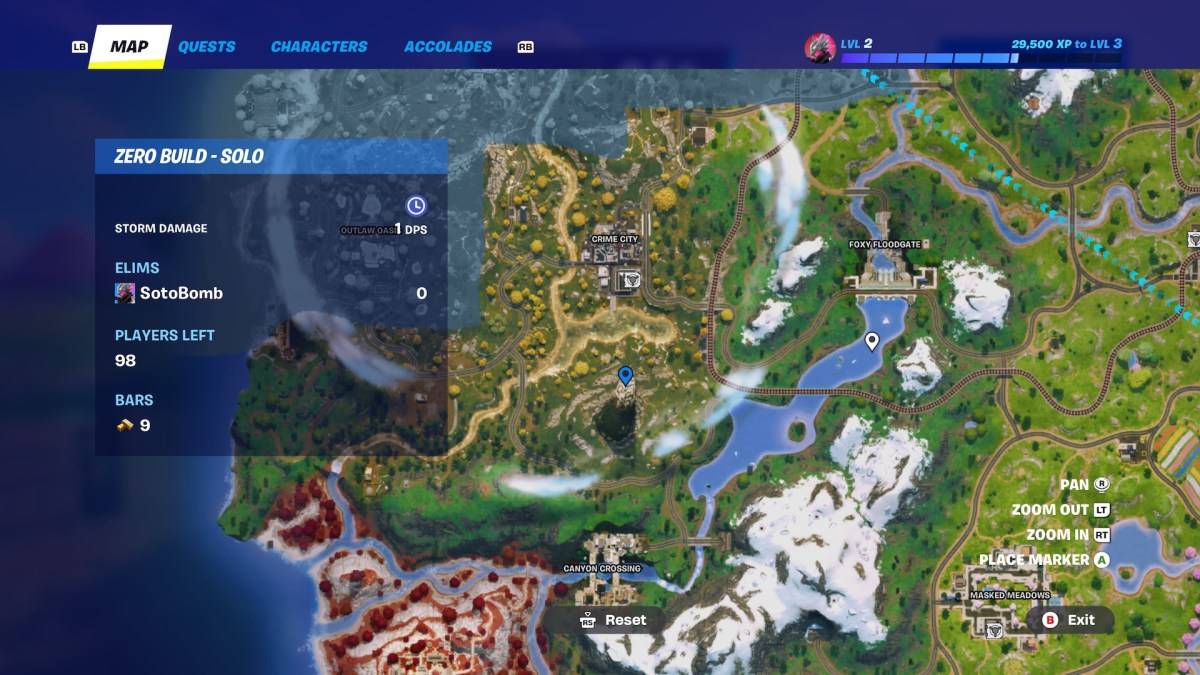Click the storm timer clock icon
This screenshot has width=1200, height=675.
[x=416, y=205]
